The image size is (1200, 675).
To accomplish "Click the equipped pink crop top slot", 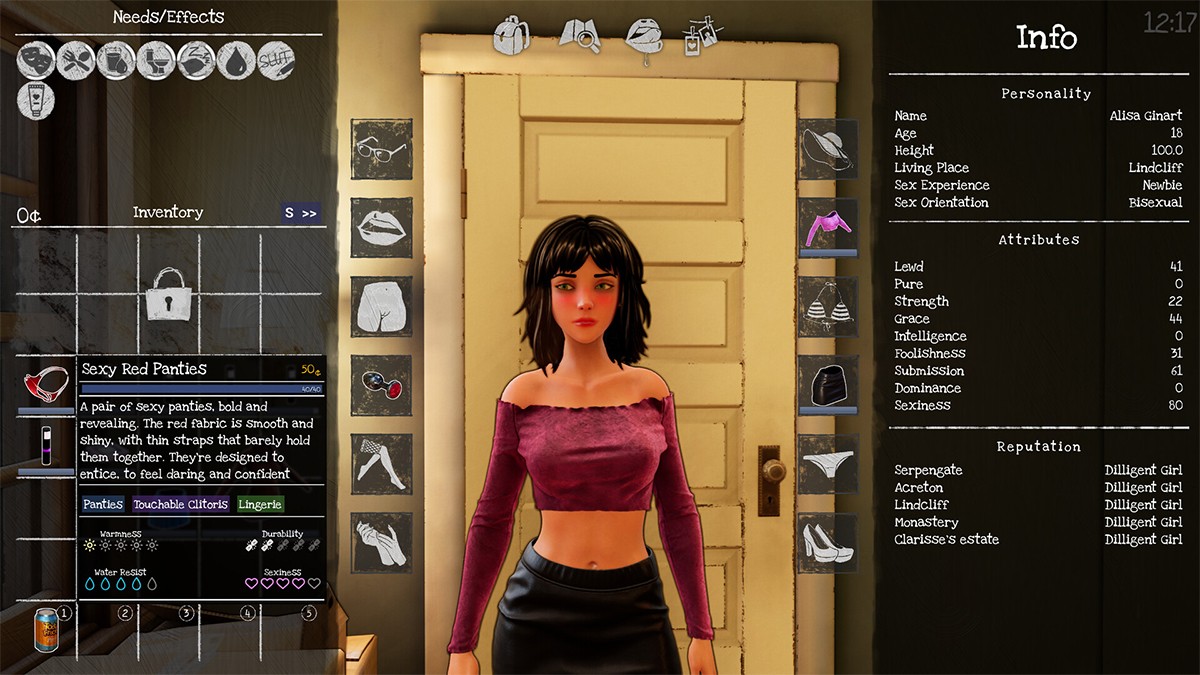I will pos(828,227).
